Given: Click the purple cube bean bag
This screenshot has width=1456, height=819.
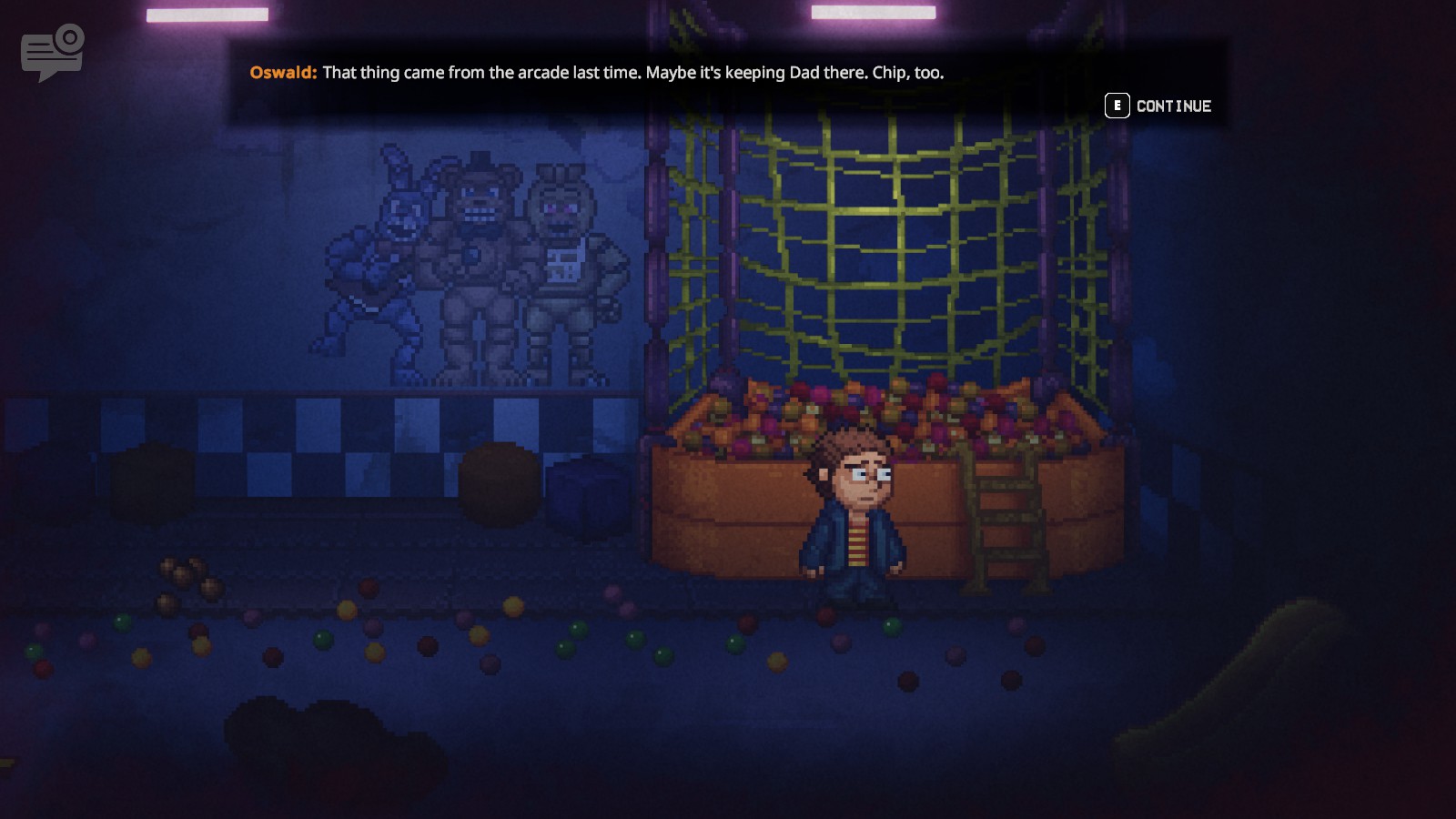Looking at the screenshot, I should pos(587,496).
